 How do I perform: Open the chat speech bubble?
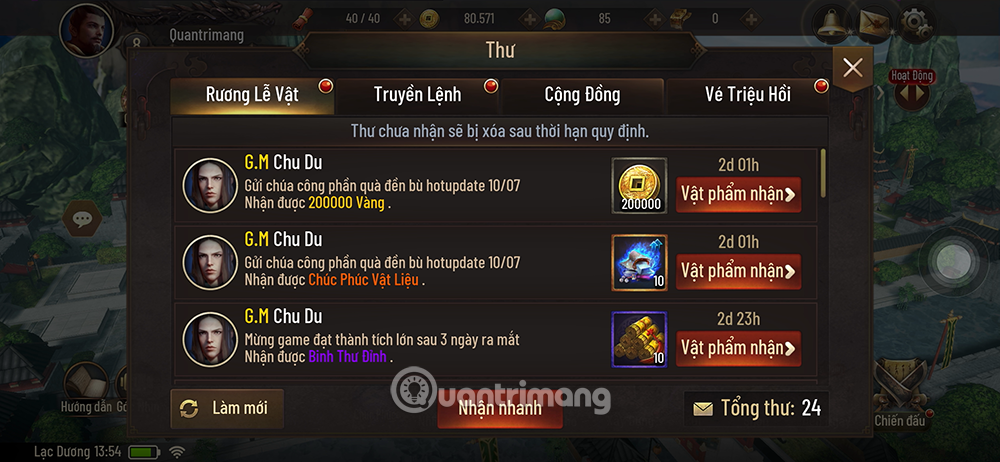[82, 216]
